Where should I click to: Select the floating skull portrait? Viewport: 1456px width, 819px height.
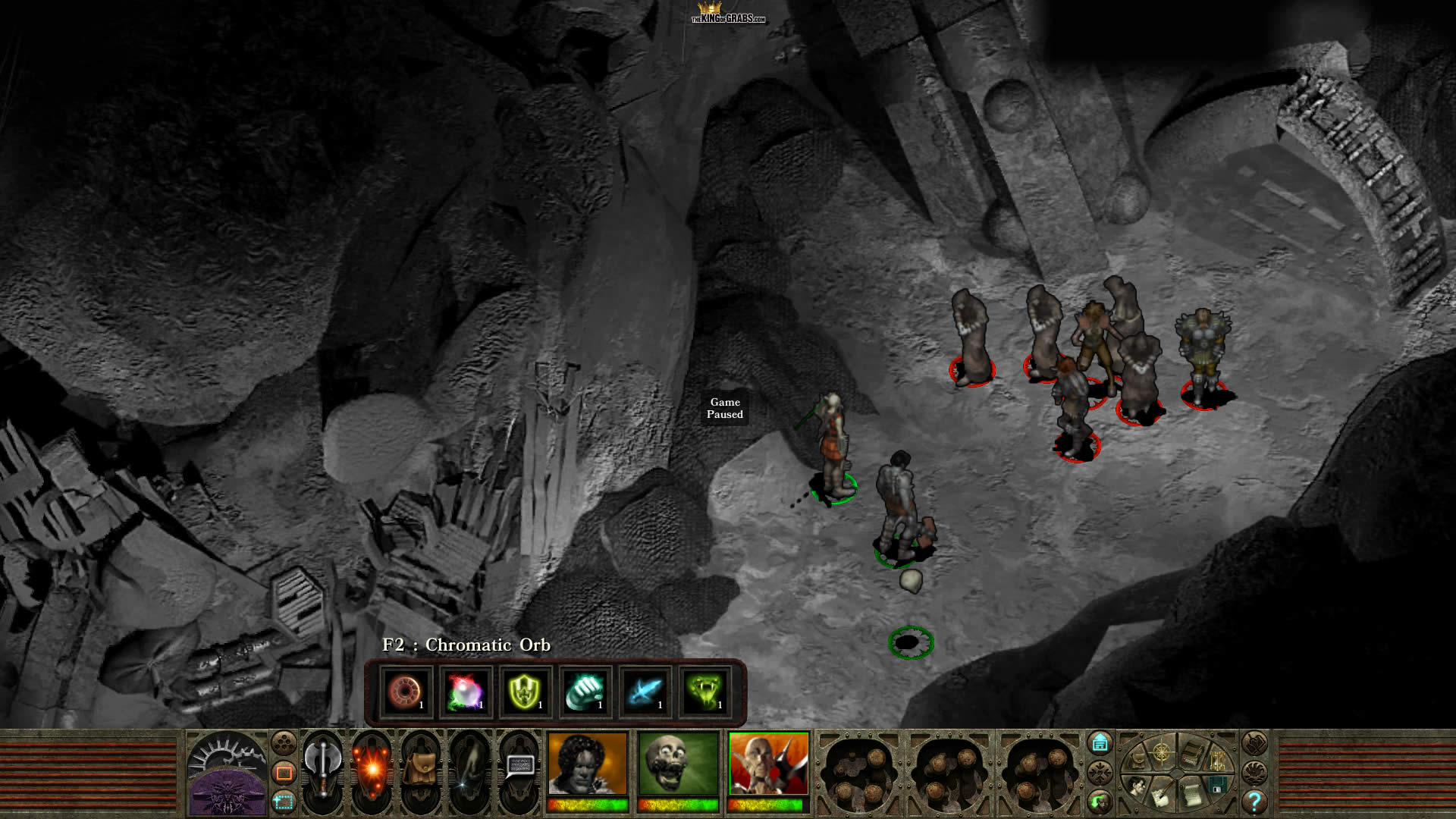pos(678,763)
